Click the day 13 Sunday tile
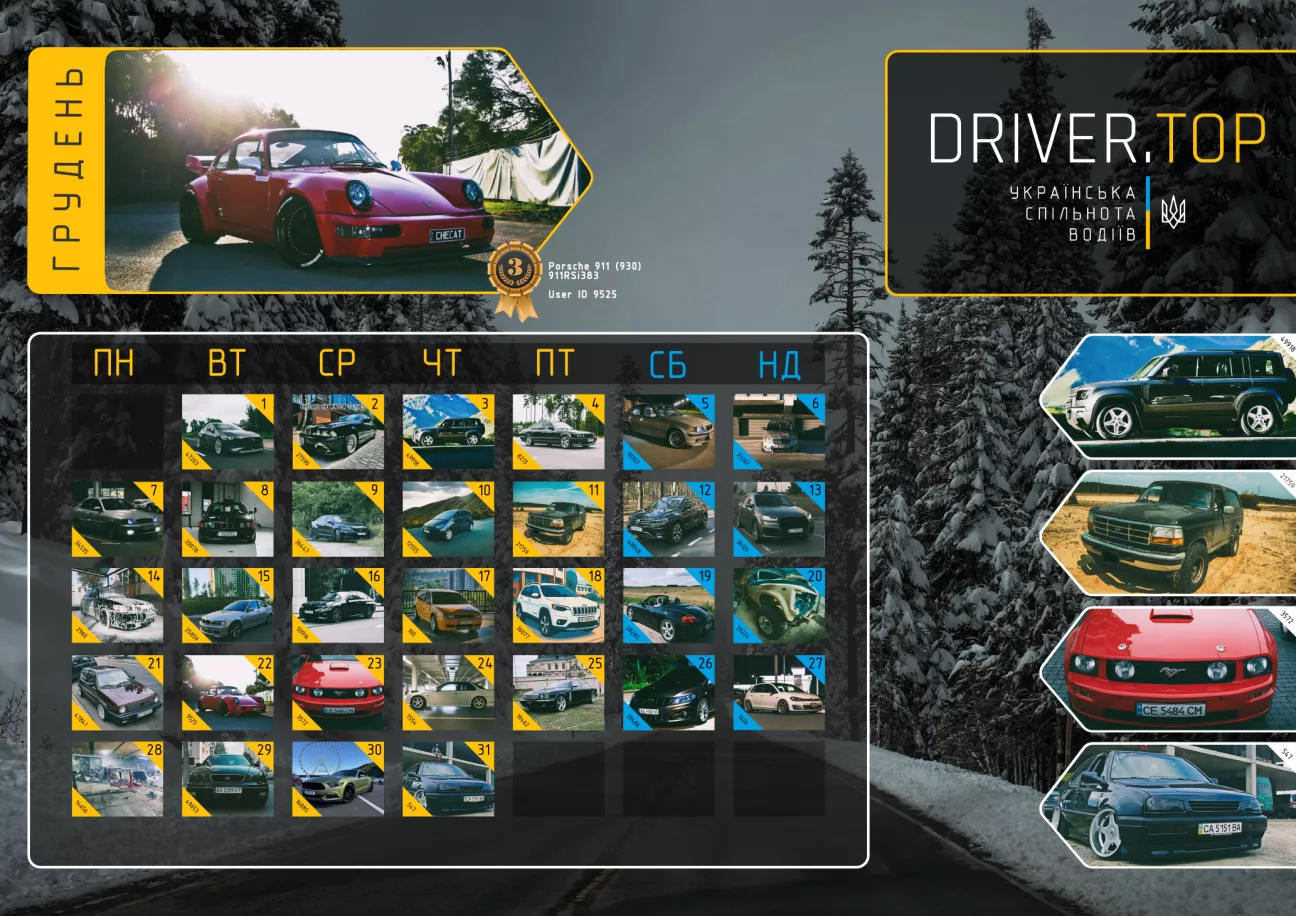 pos(778,519)
